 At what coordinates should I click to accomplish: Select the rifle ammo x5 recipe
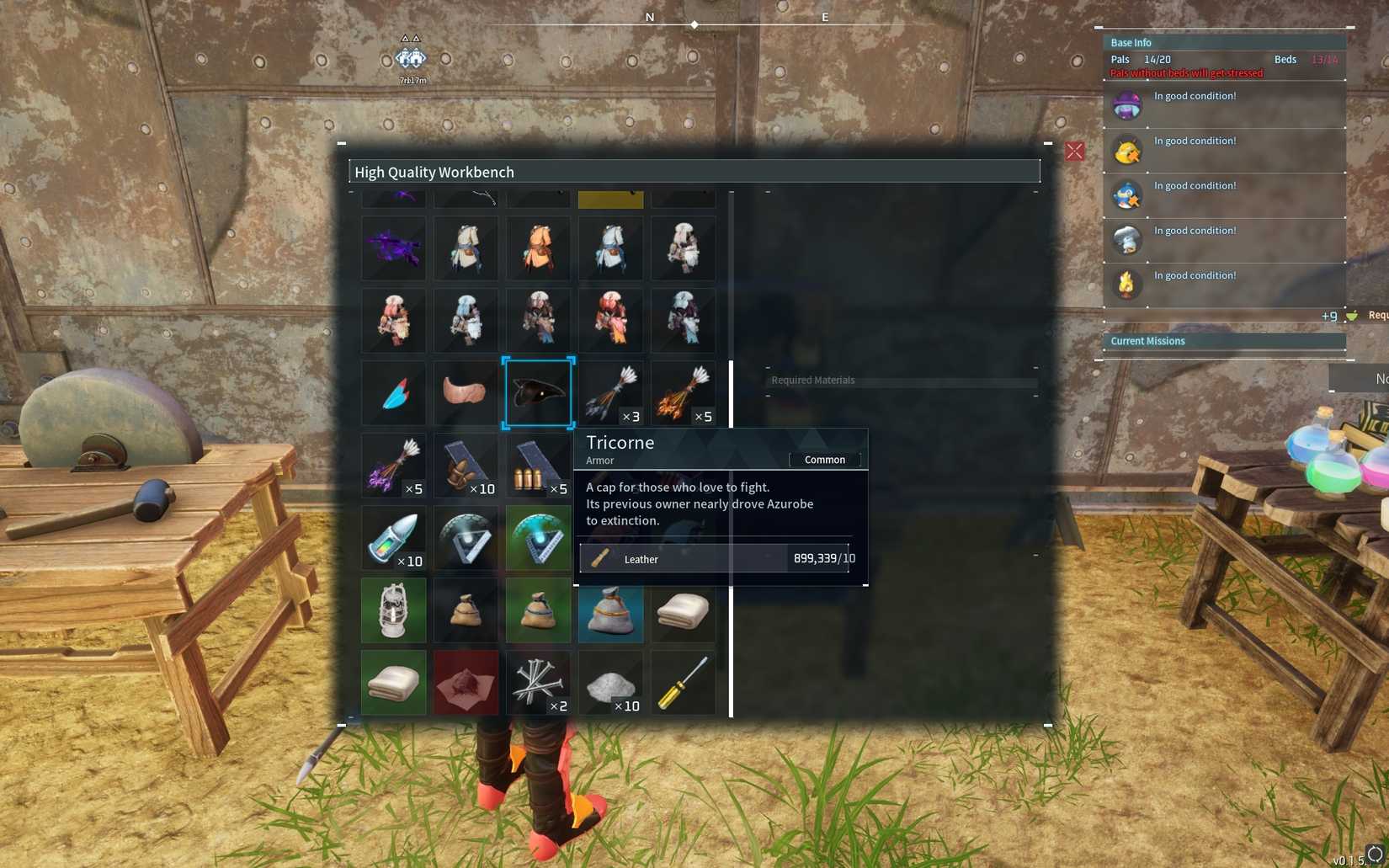[x=539, y=466]
